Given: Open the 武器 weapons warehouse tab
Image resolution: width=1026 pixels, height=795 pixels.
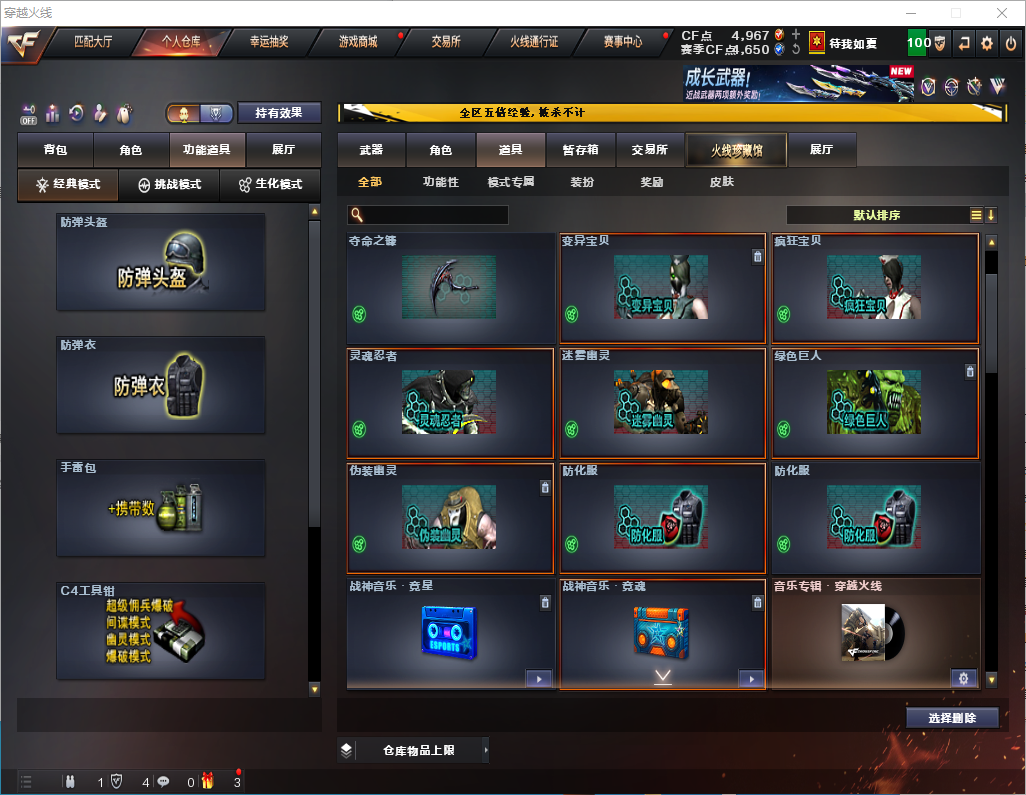Looking at the screenshot, I should tap(371, 150).
